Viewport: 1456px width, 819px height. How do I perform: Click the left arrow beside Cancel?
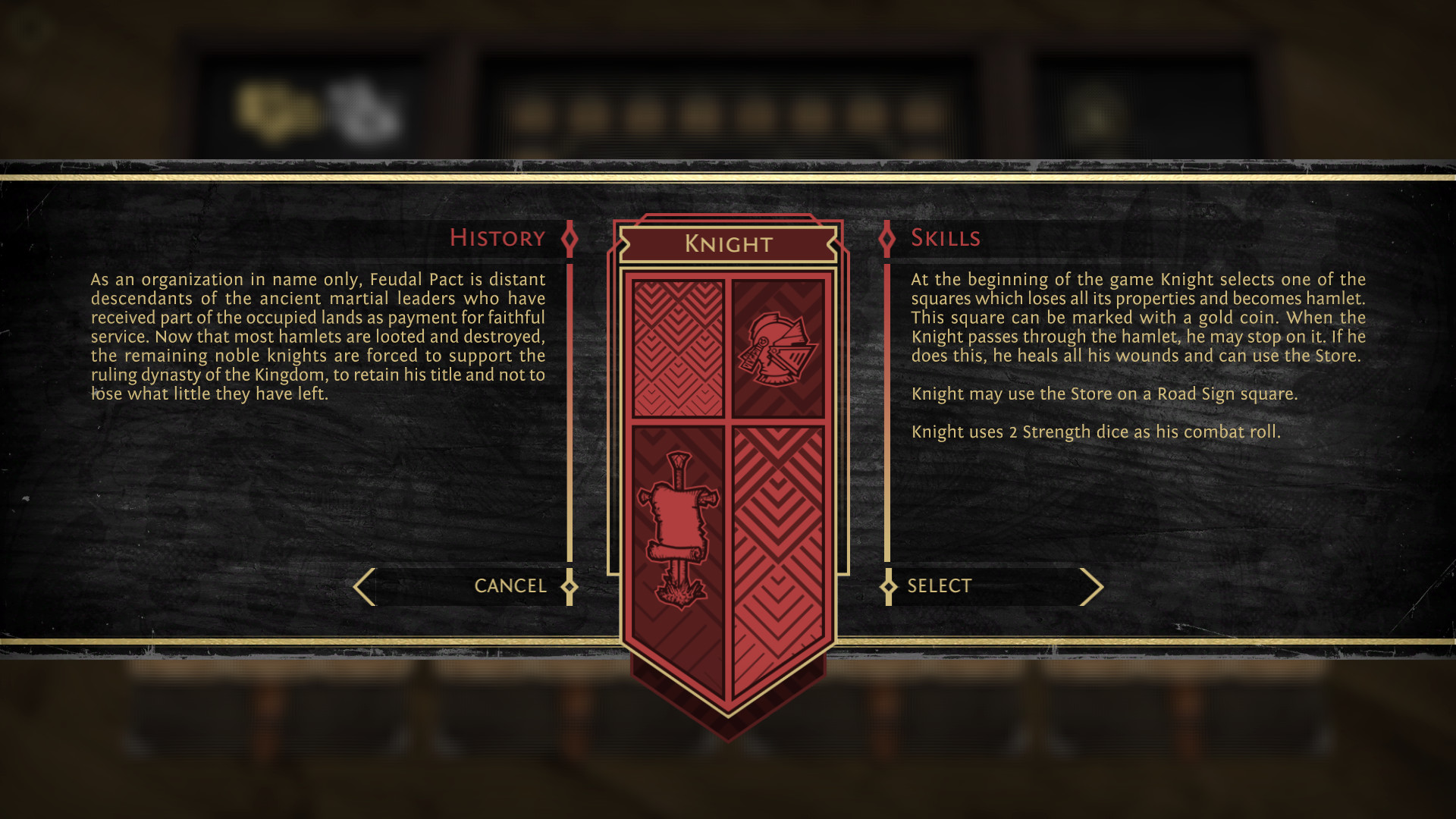362,585
